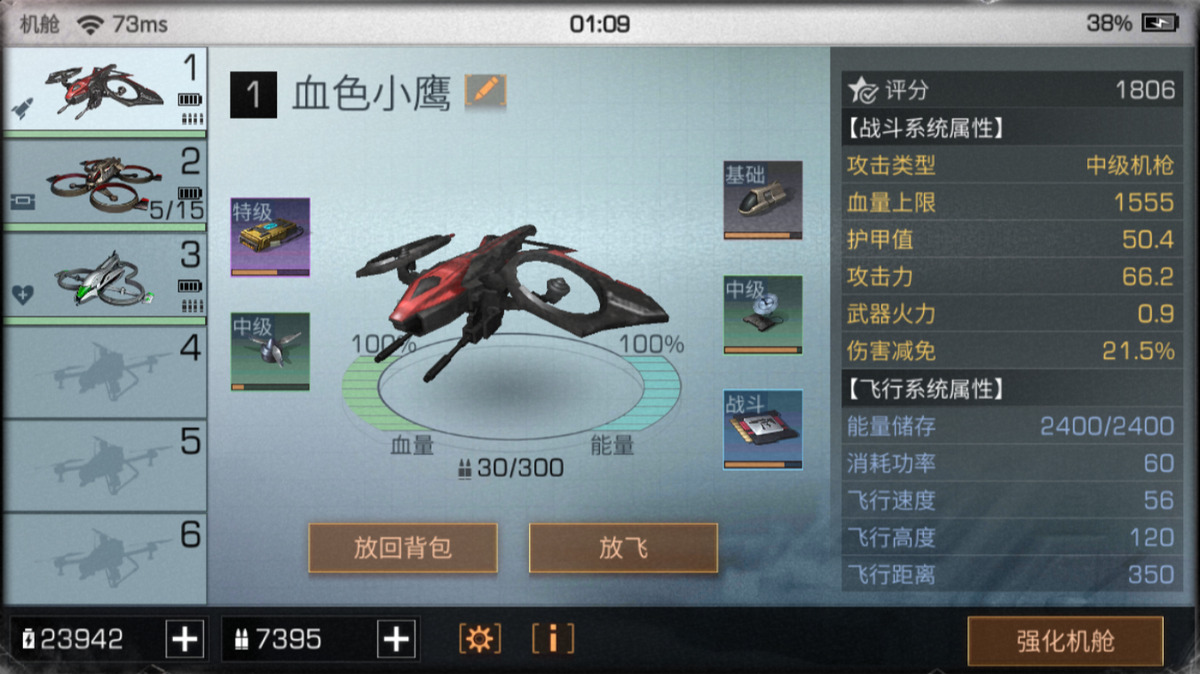Open the 基础 equipment slot

tap(763, 200)
